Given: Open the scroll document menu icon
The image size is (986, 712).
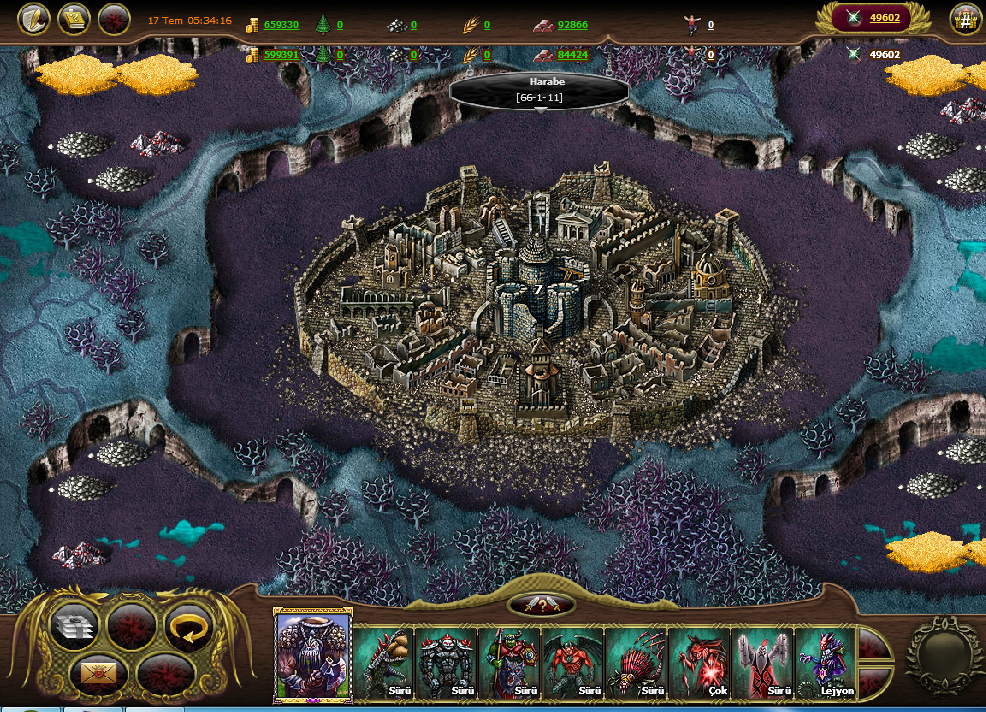Looking at the screenshot, I should point(74,19).
